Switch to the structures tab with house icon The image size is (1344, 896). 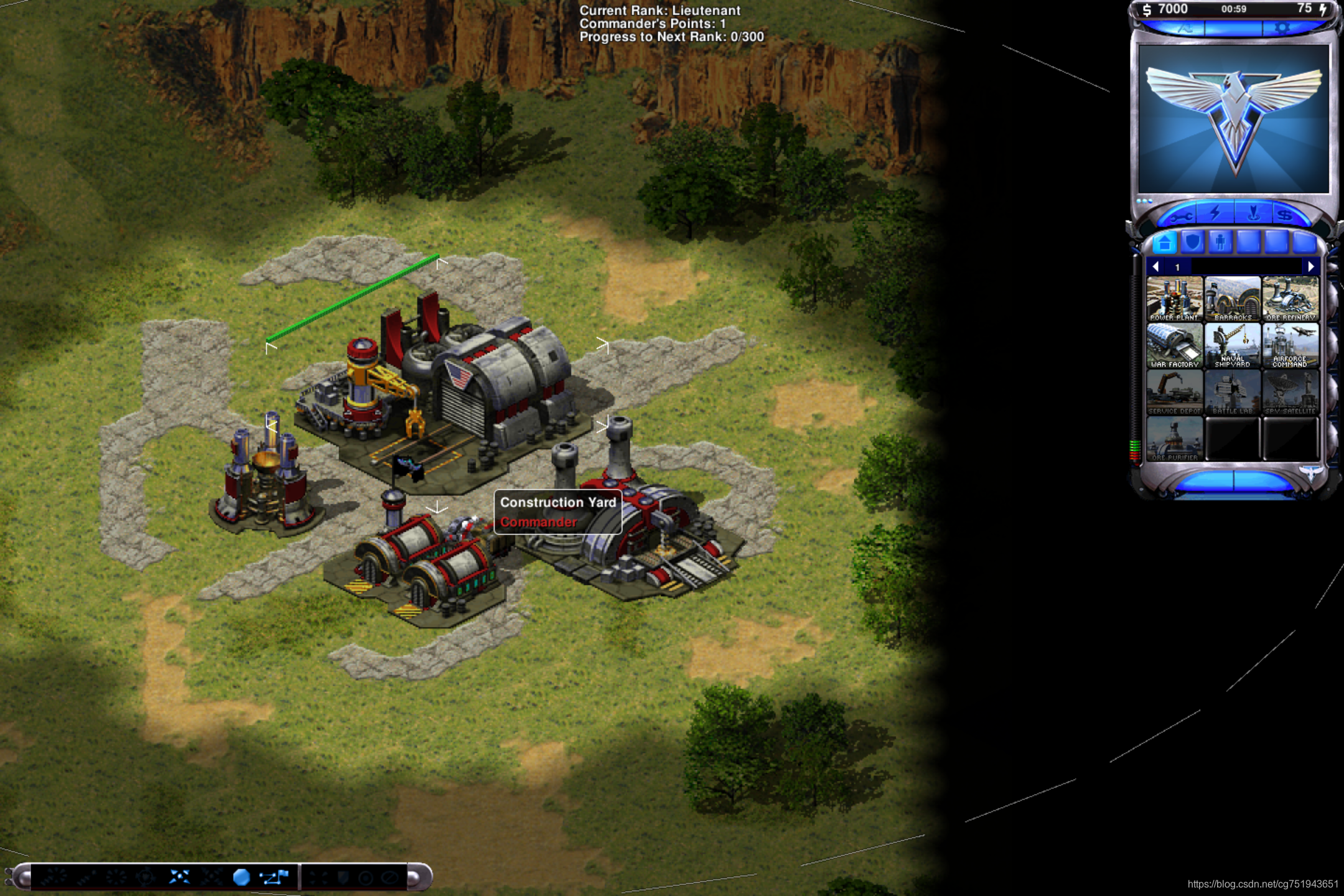(x=1165, y=242)
